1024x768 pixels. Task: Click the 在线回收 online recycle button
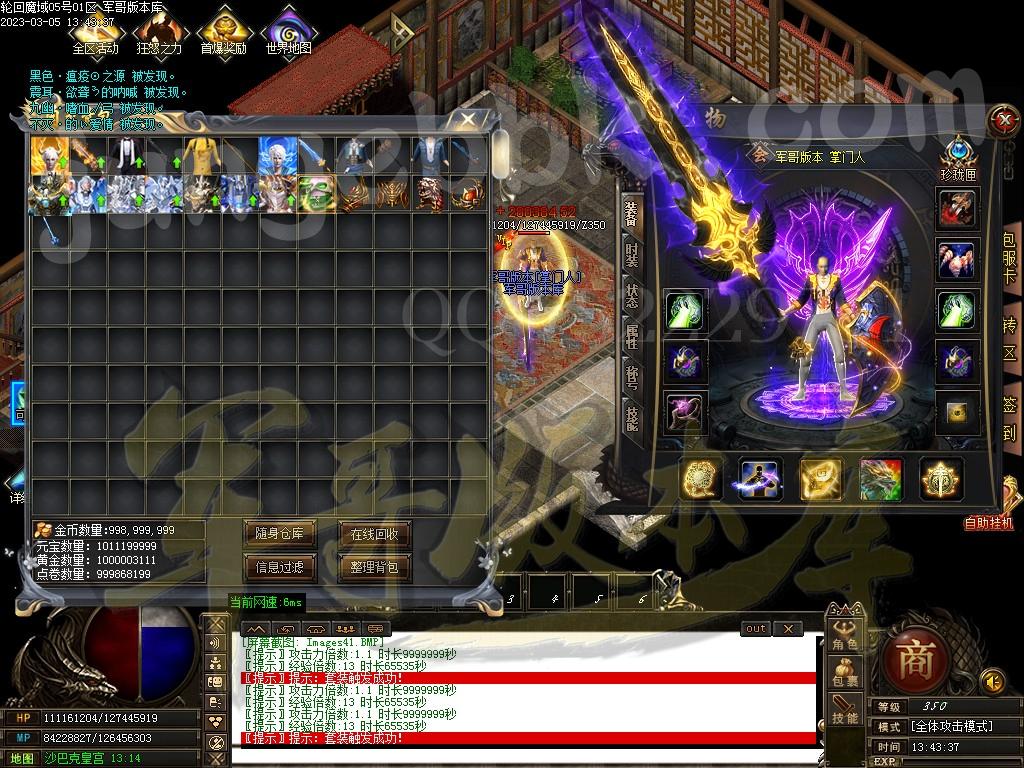click(374, 534)
